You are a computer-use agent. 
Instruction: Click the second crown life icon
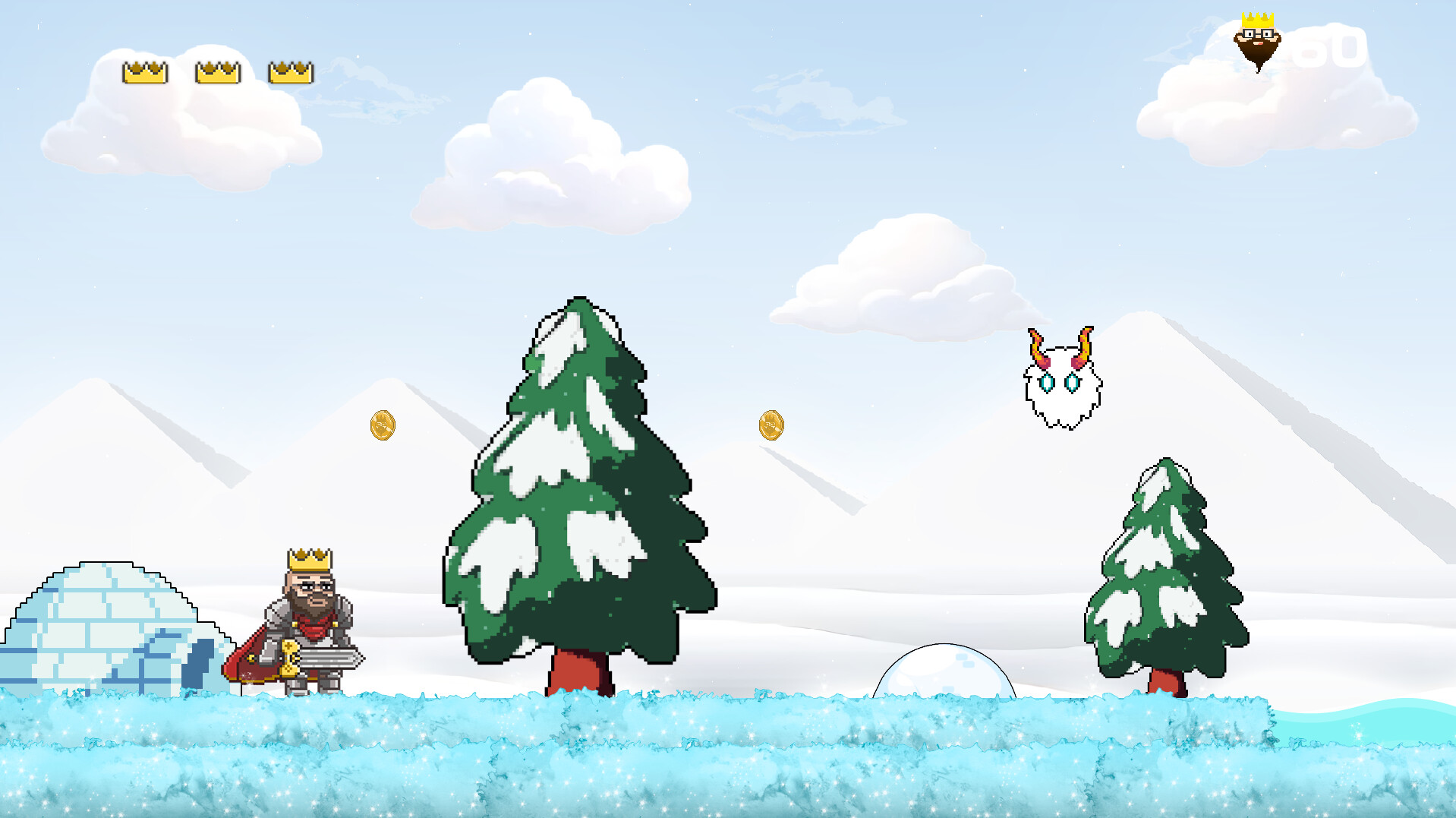(217, 71)
